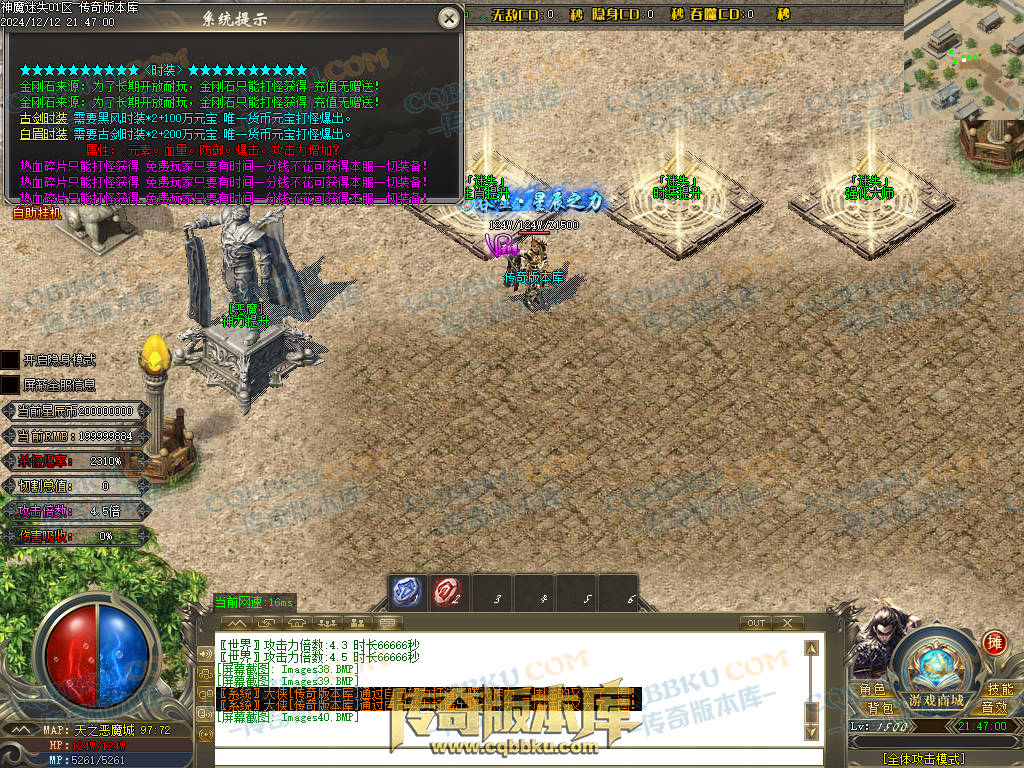Open the 背包 bag

tap(880, 708)
